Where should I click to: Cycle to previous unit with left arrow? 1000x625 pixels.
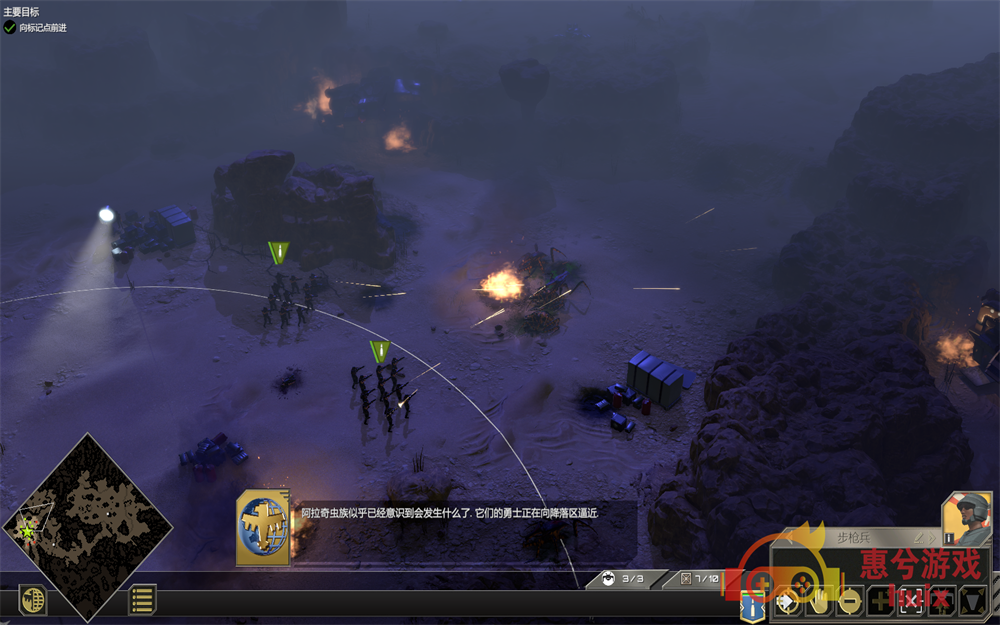788,538
